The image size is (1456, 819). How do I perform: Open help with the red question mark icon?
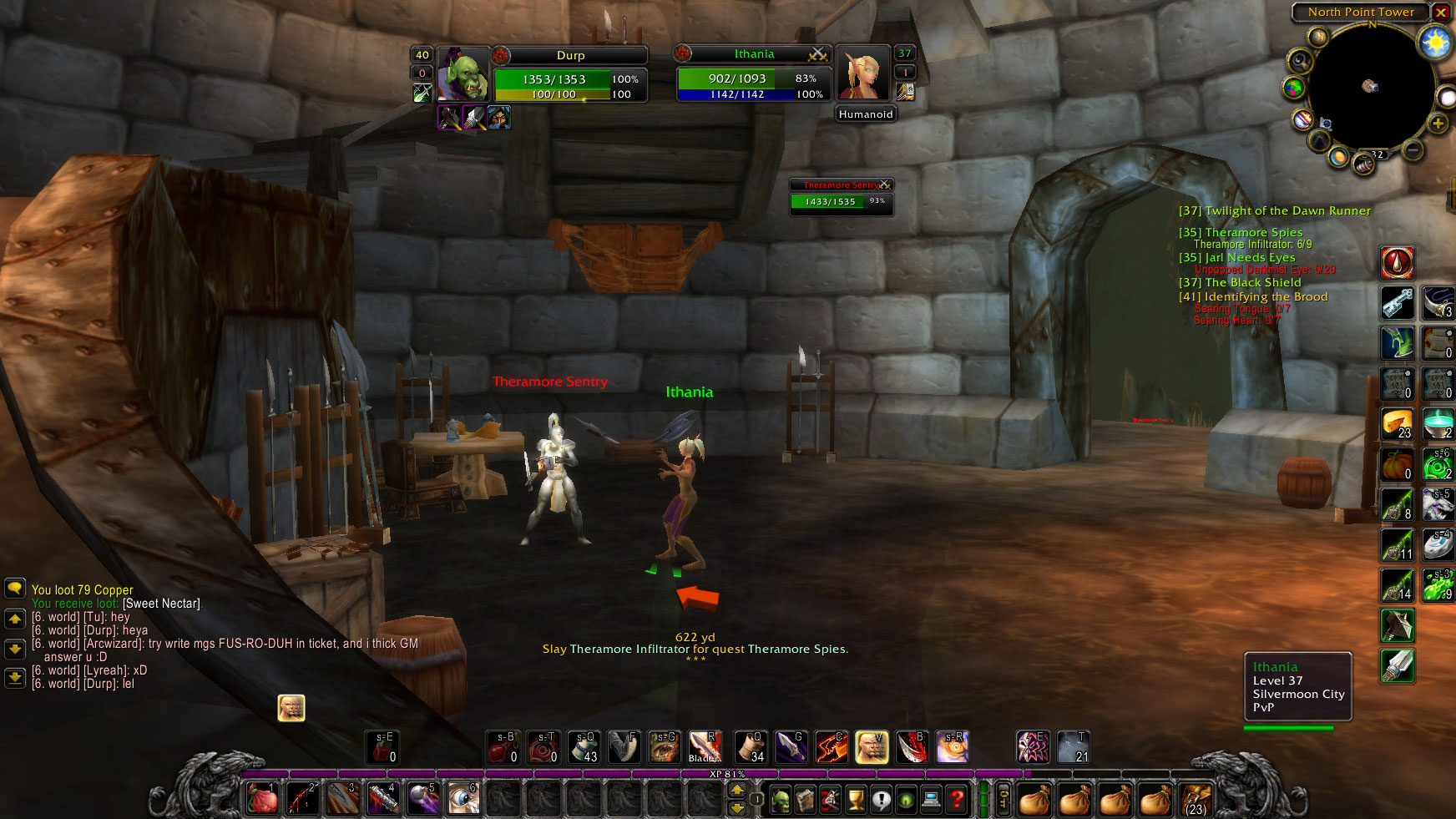click(955, 800)
